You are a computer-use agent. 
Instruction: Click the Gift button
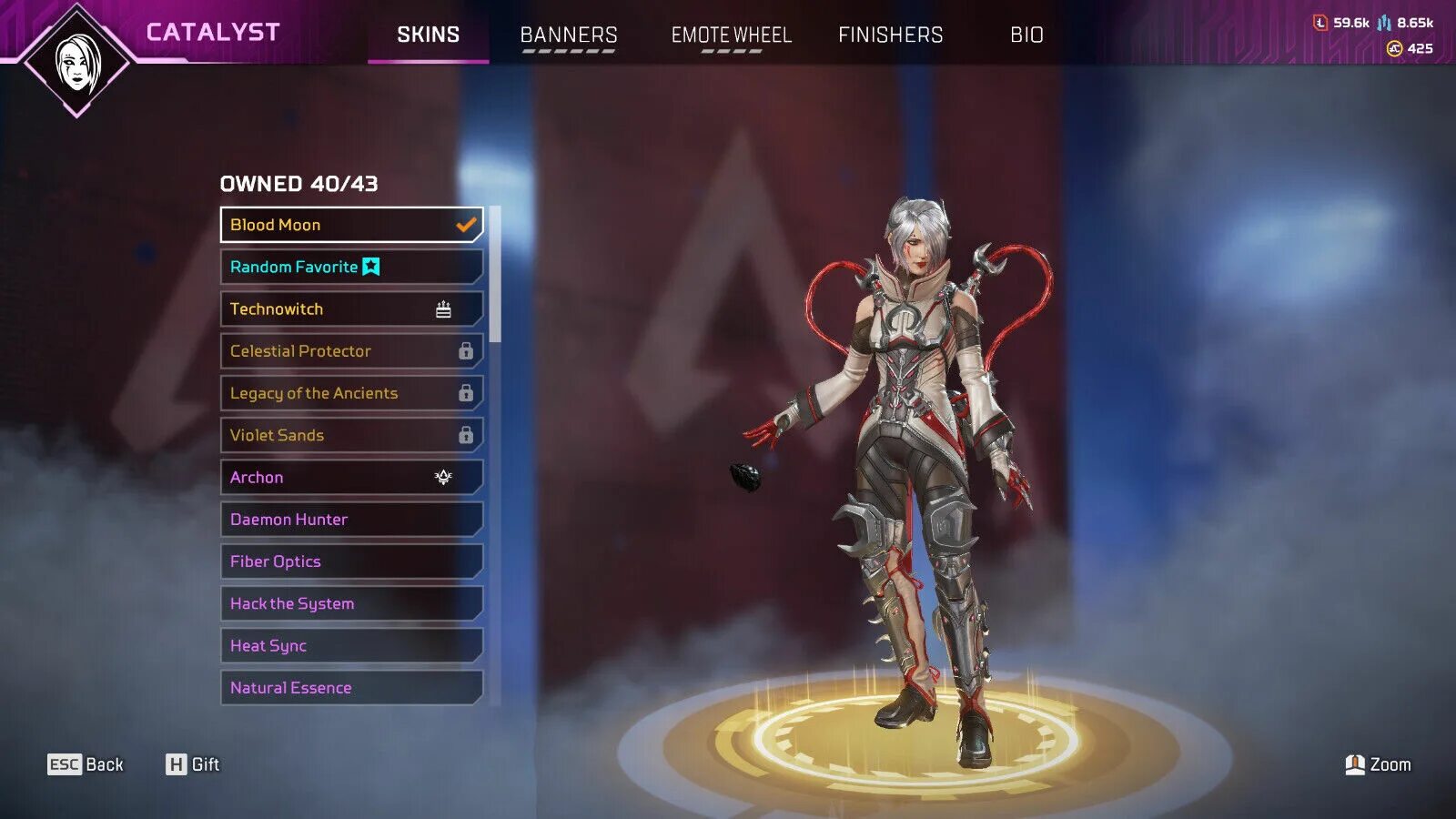(x=193, y=764)
